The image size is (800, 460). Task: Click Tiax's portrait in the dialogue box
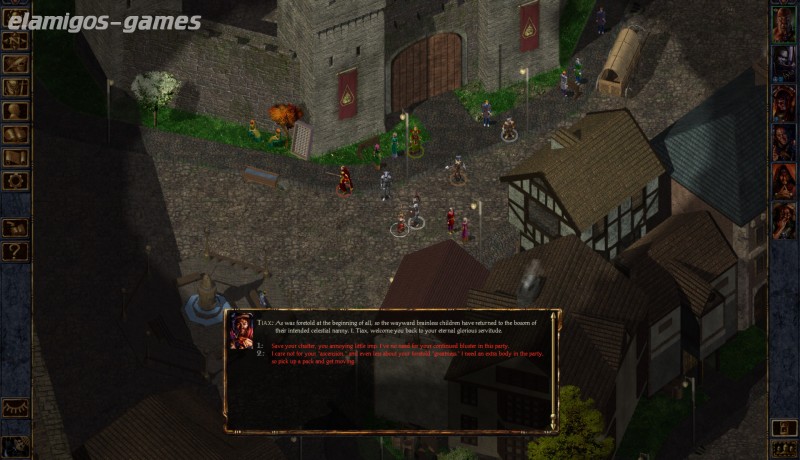coord(241,331)
